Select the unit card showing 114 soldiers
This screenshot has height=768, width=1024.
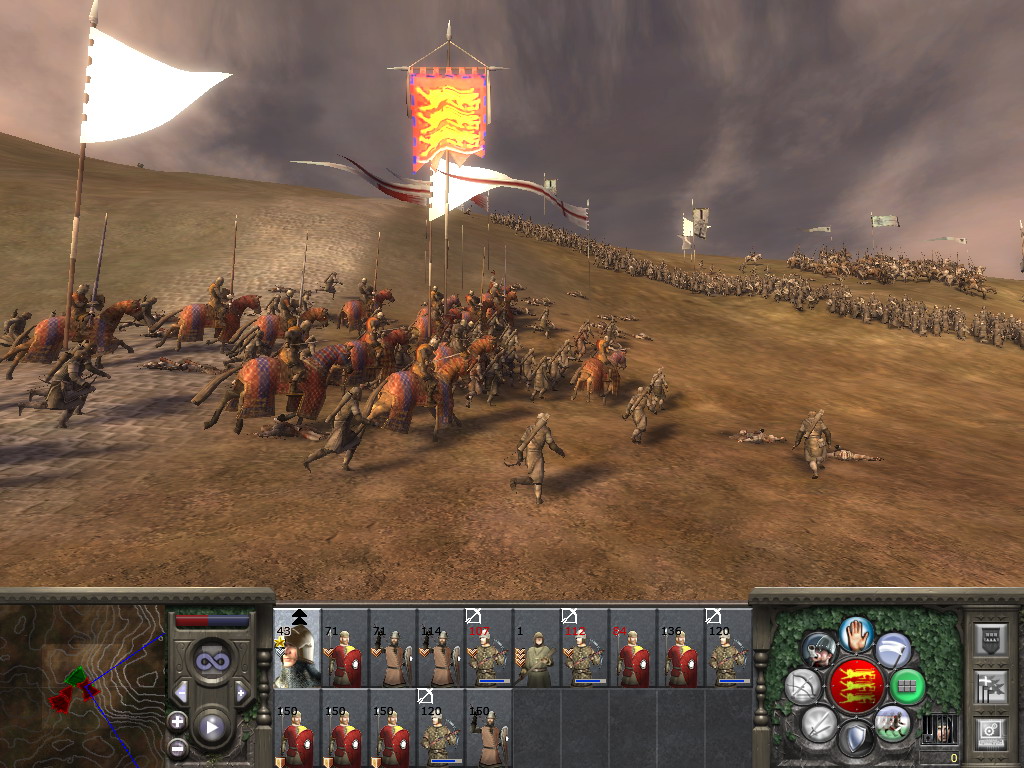point(441,648)
